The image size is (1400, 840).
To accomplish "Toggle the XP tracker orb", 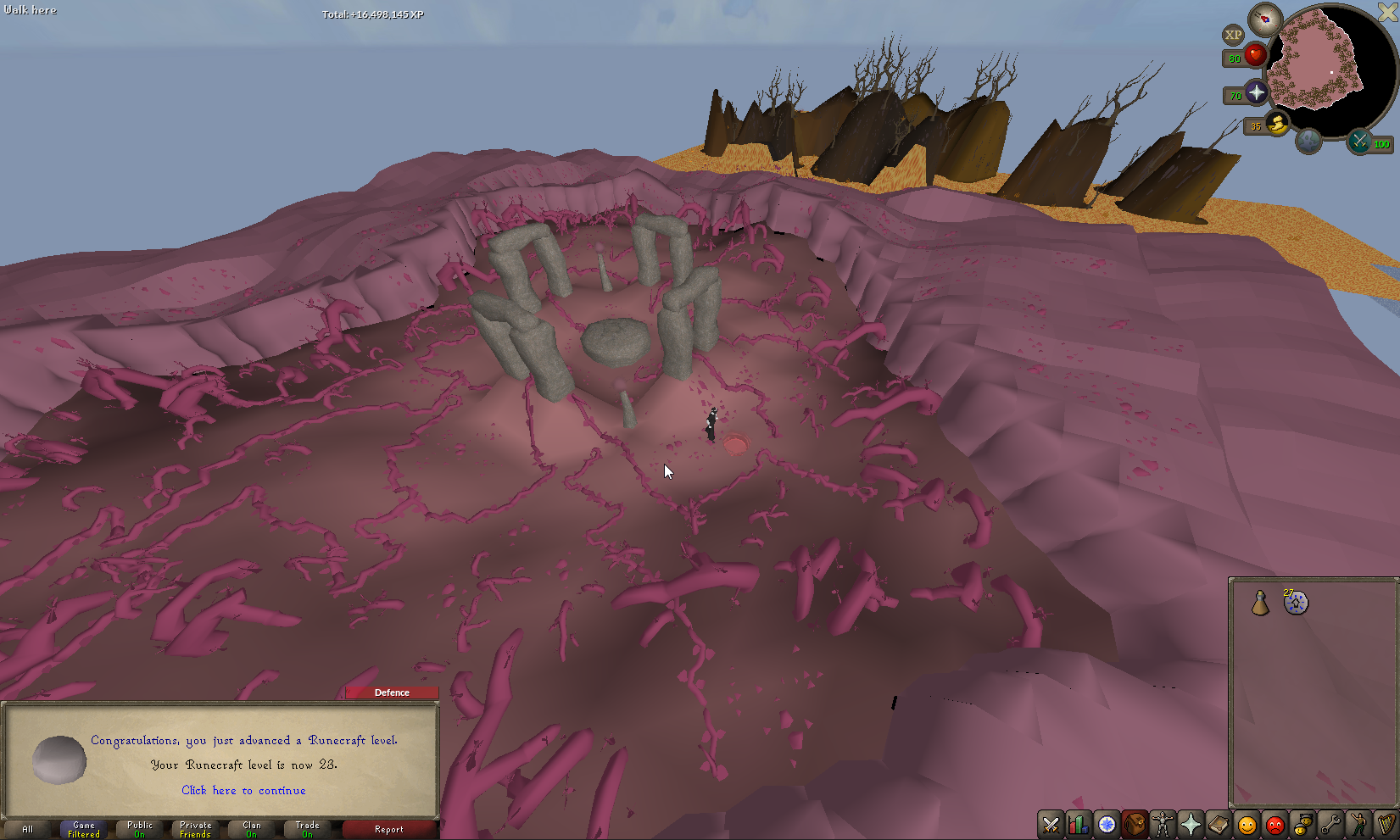I will point(1233,35).
